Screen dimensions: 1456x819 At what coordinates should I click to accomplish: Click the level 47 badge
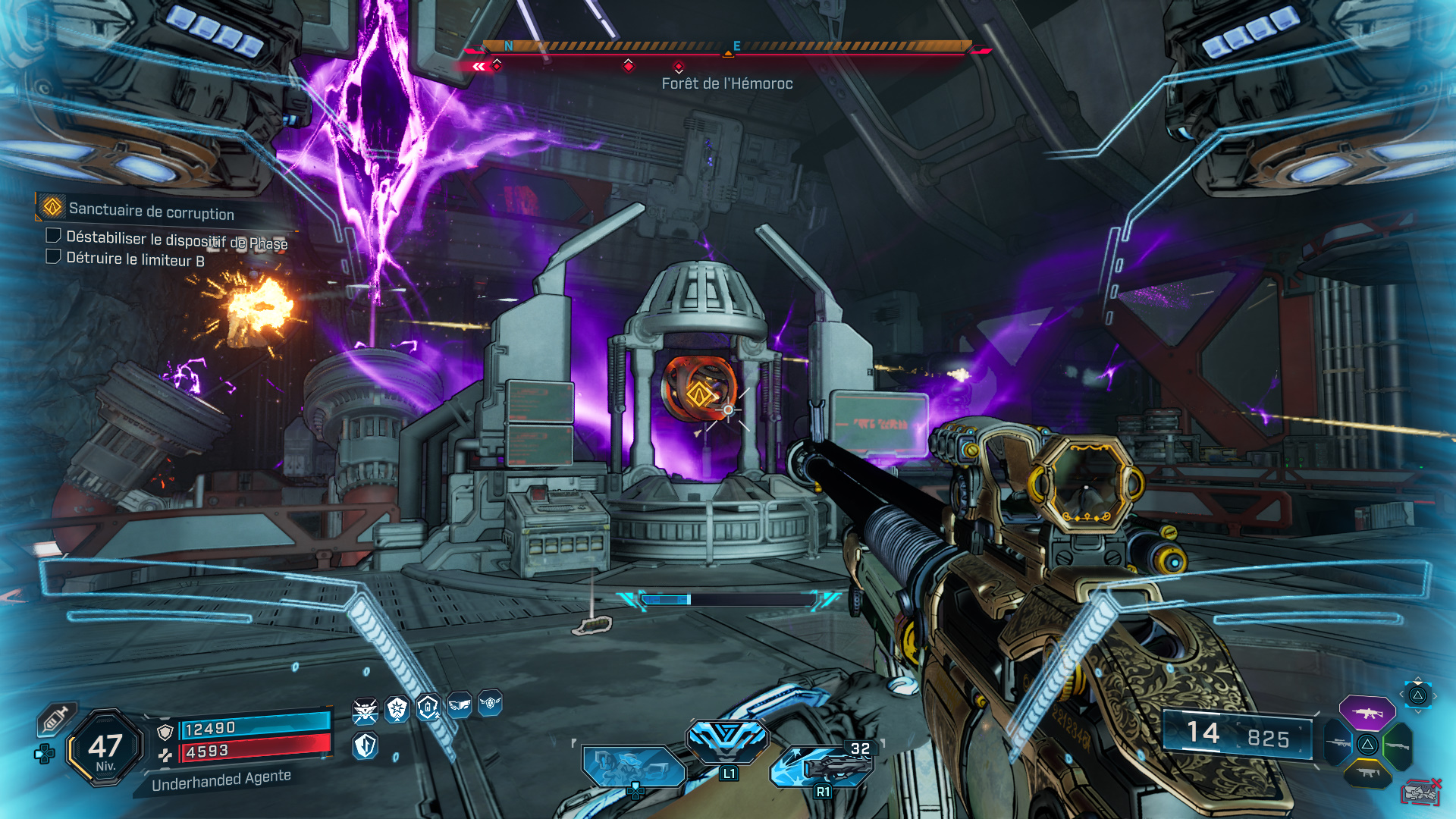pyautogui.click(x=105, y=748)
